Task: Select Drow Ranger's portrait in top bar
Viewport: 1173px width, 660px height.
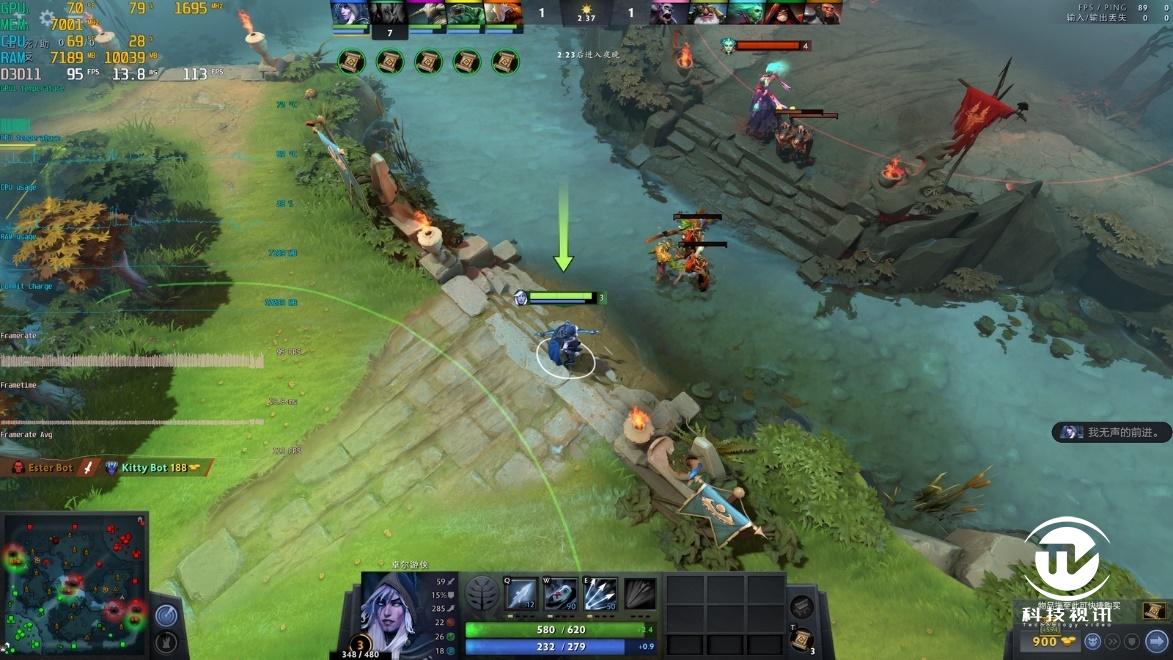Action: point(350,13)
